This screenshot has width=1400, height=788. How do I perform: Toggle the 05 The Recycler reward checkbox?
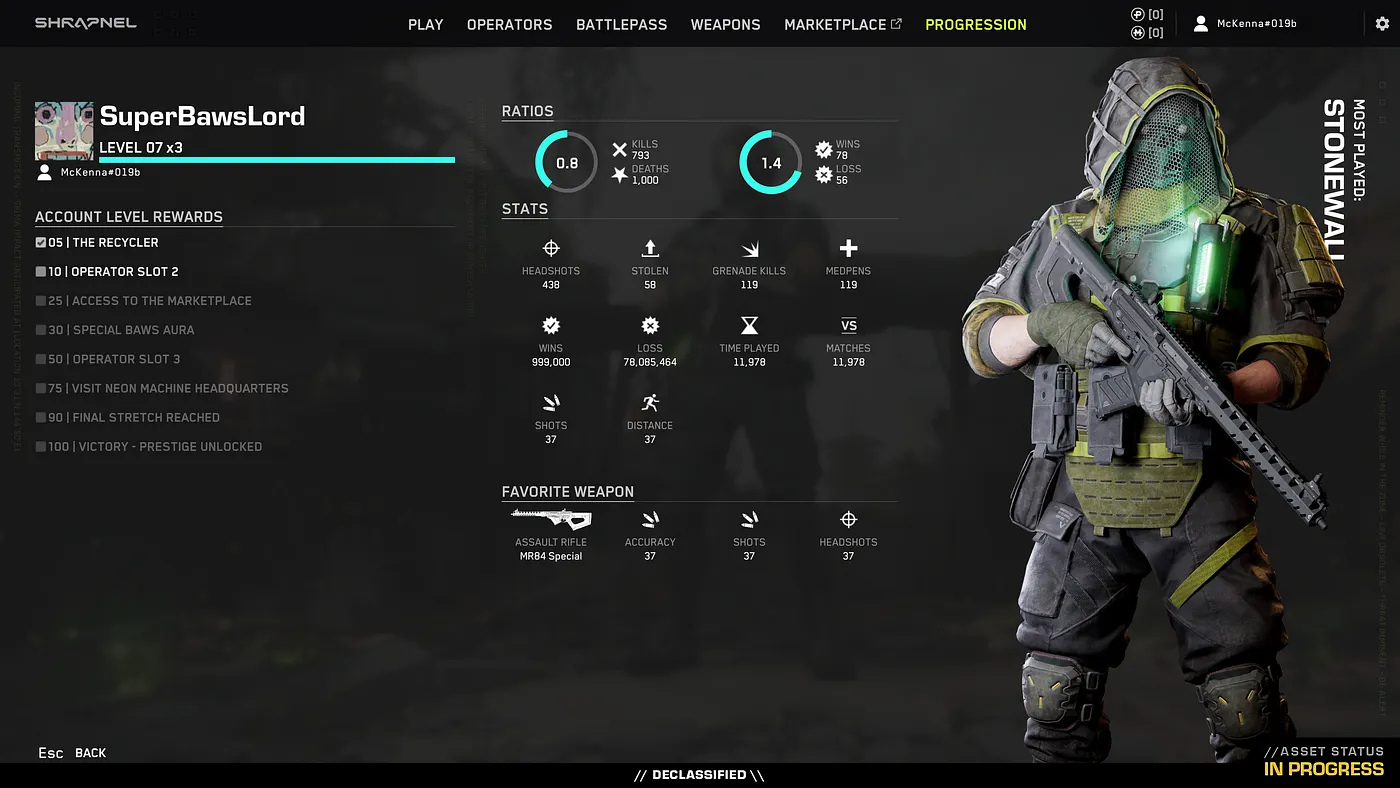41,243
